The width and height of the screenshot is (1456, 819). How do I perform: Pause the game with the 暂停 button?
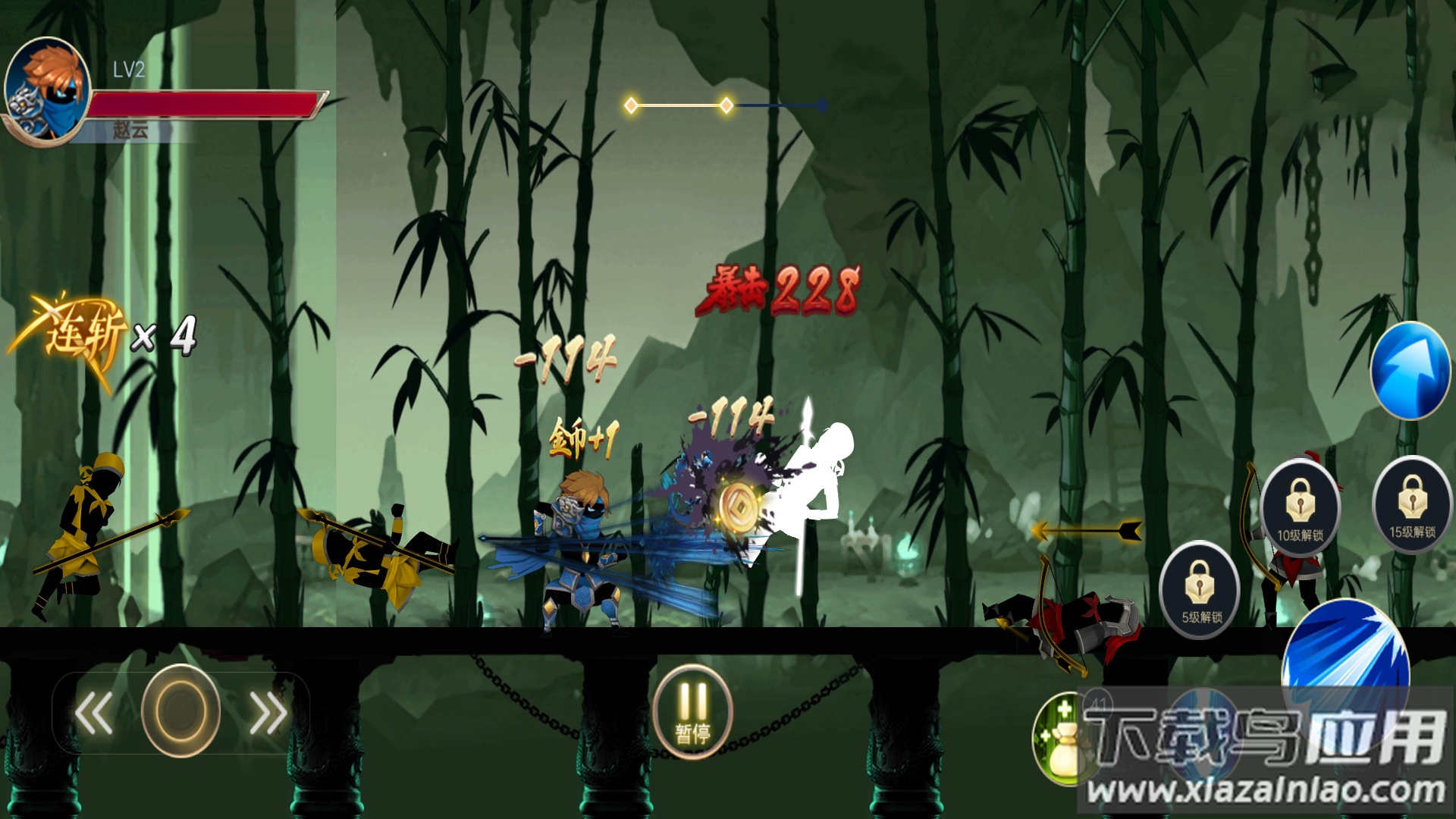692,711
